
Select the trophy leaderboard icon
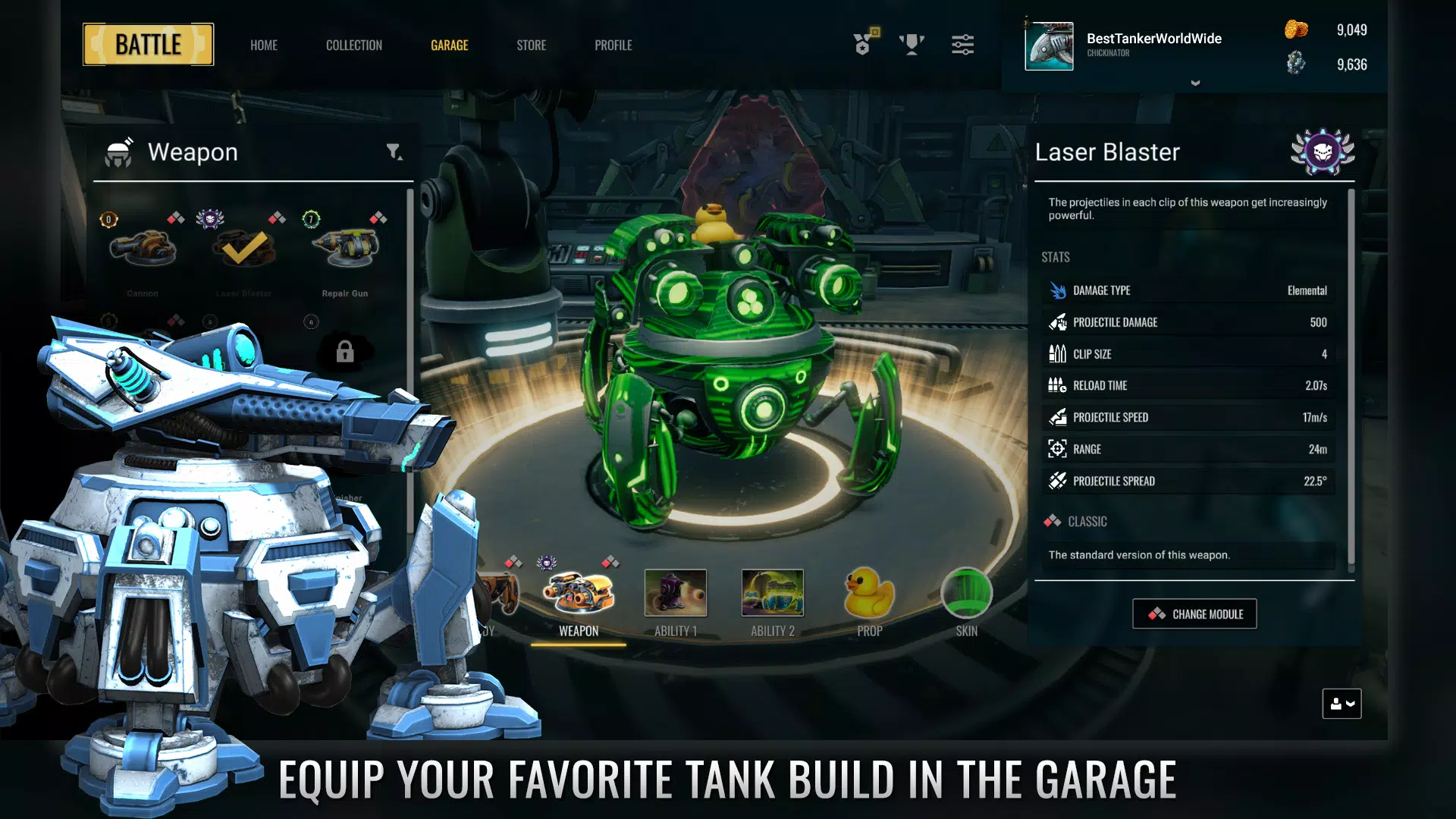pos(912,44)
